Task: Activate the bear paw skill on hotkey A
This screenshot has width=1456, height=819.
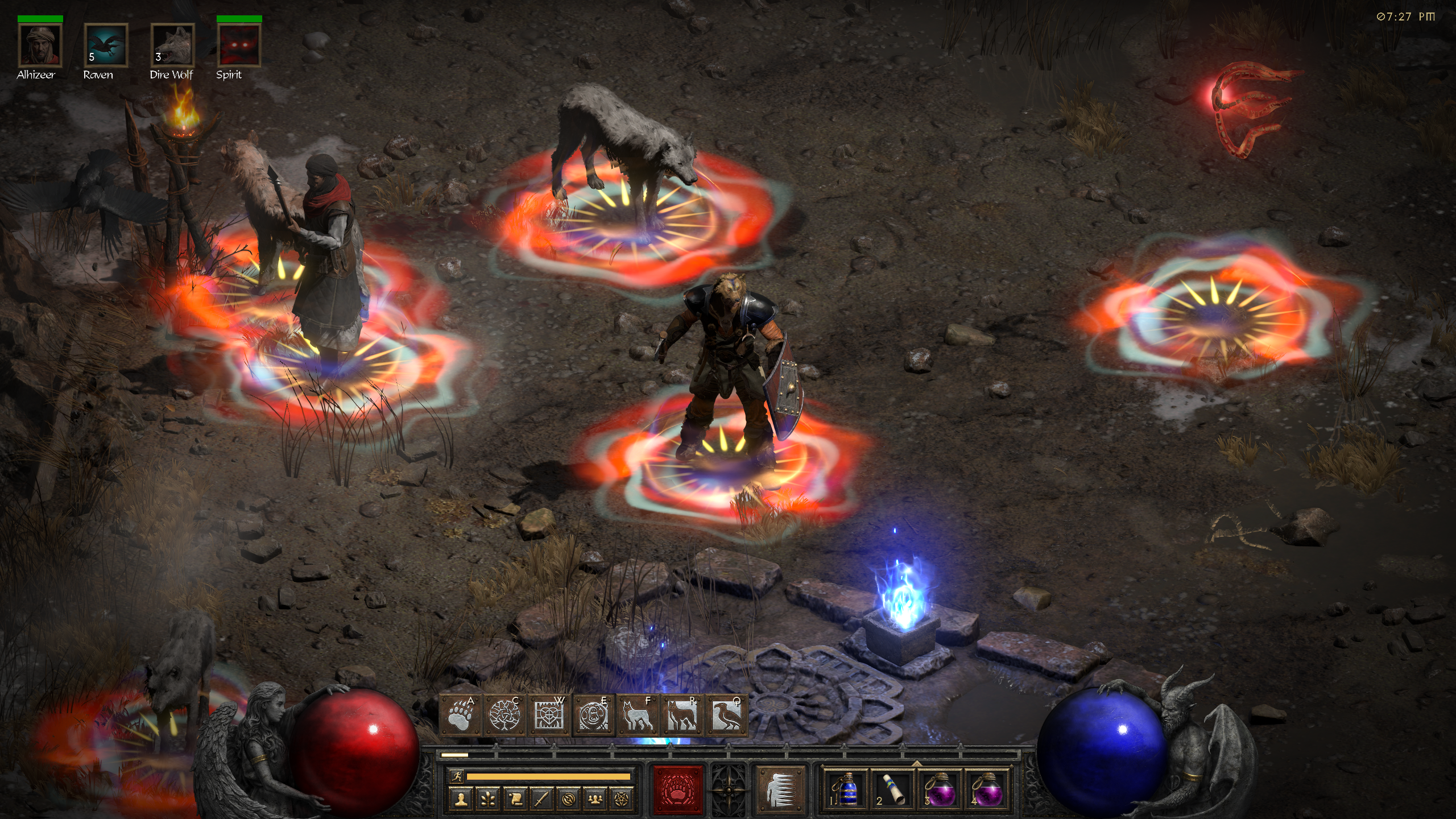Action: click(x=461, y=715)
